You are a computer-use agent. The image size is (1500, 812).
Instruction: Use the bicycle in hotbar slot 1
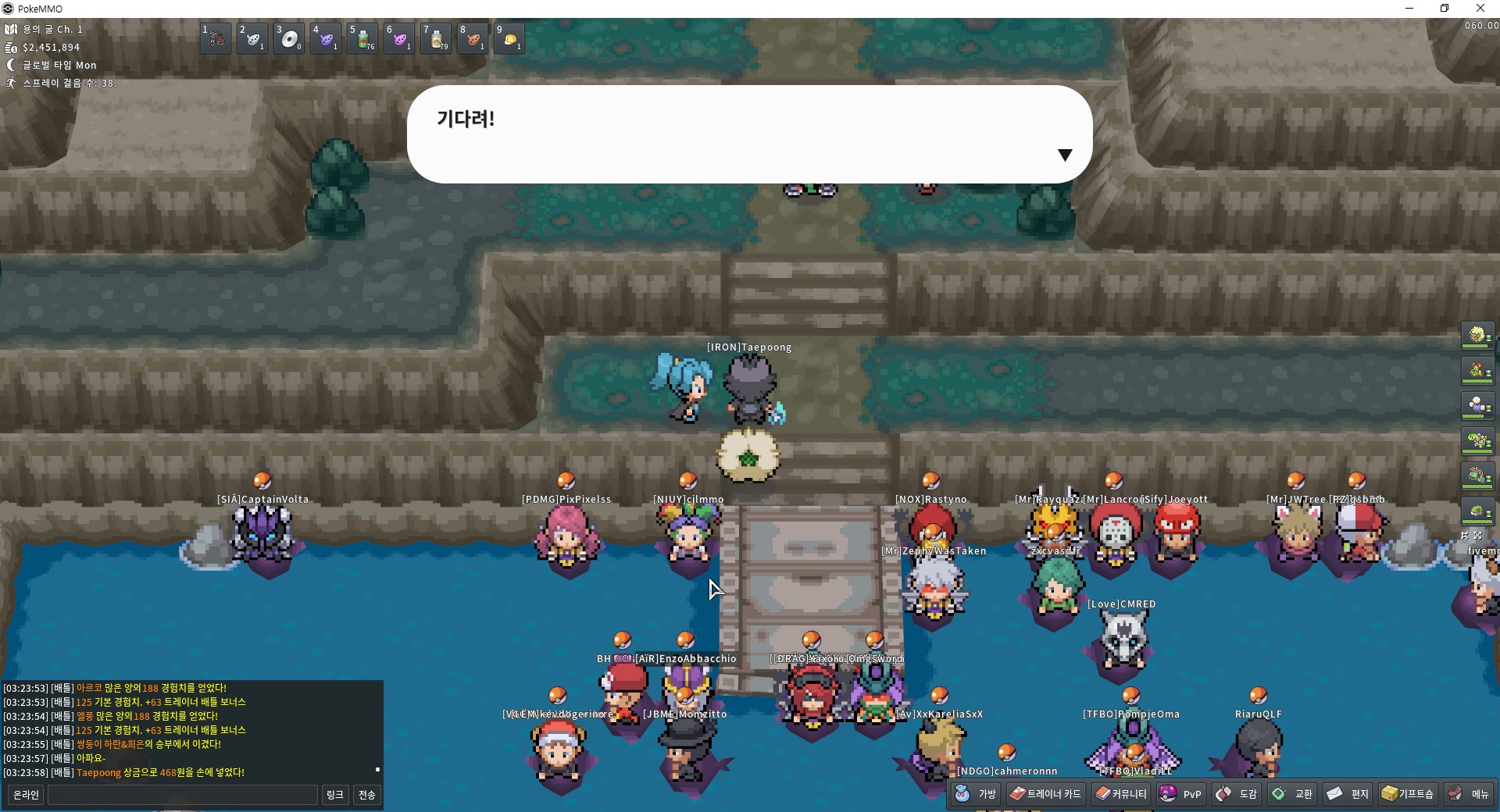point(216,38)
